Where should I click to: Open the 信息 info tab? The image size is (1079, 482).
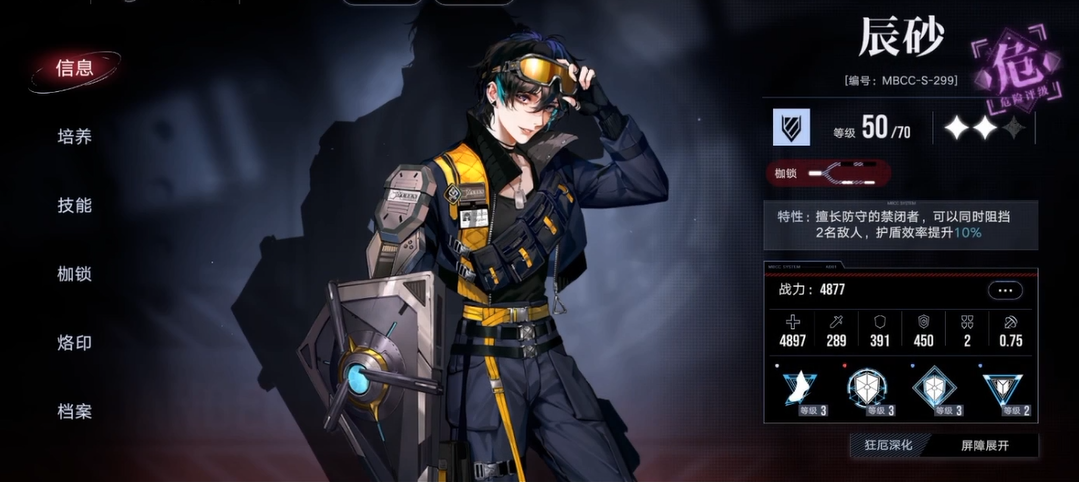click(74, 68)
